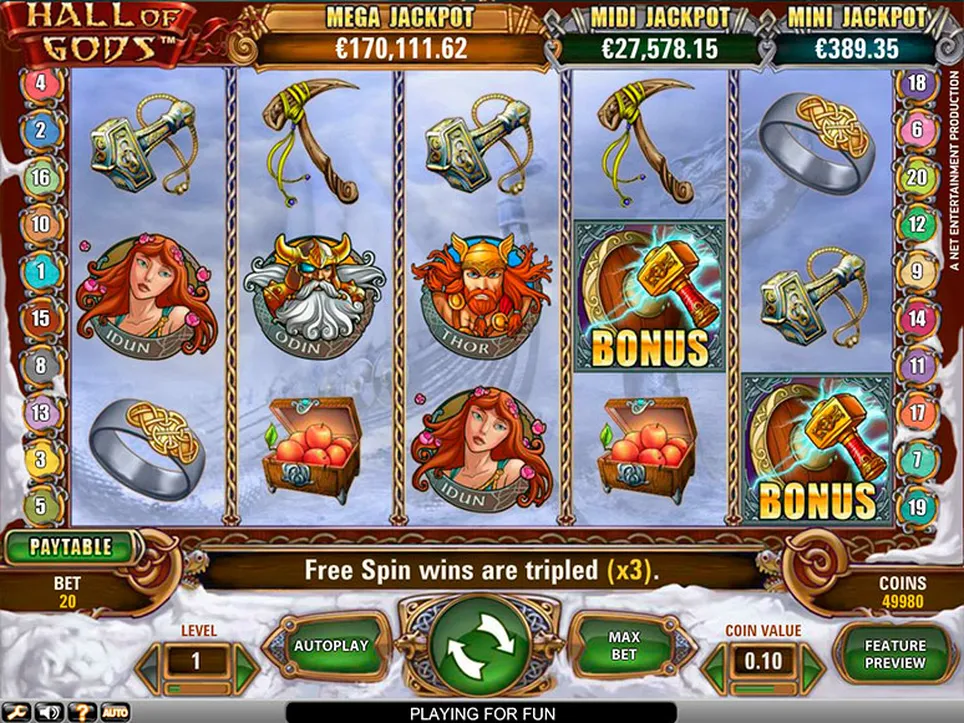Select payline number 19 marker
The image size is (964, 723).
point(916,506)
